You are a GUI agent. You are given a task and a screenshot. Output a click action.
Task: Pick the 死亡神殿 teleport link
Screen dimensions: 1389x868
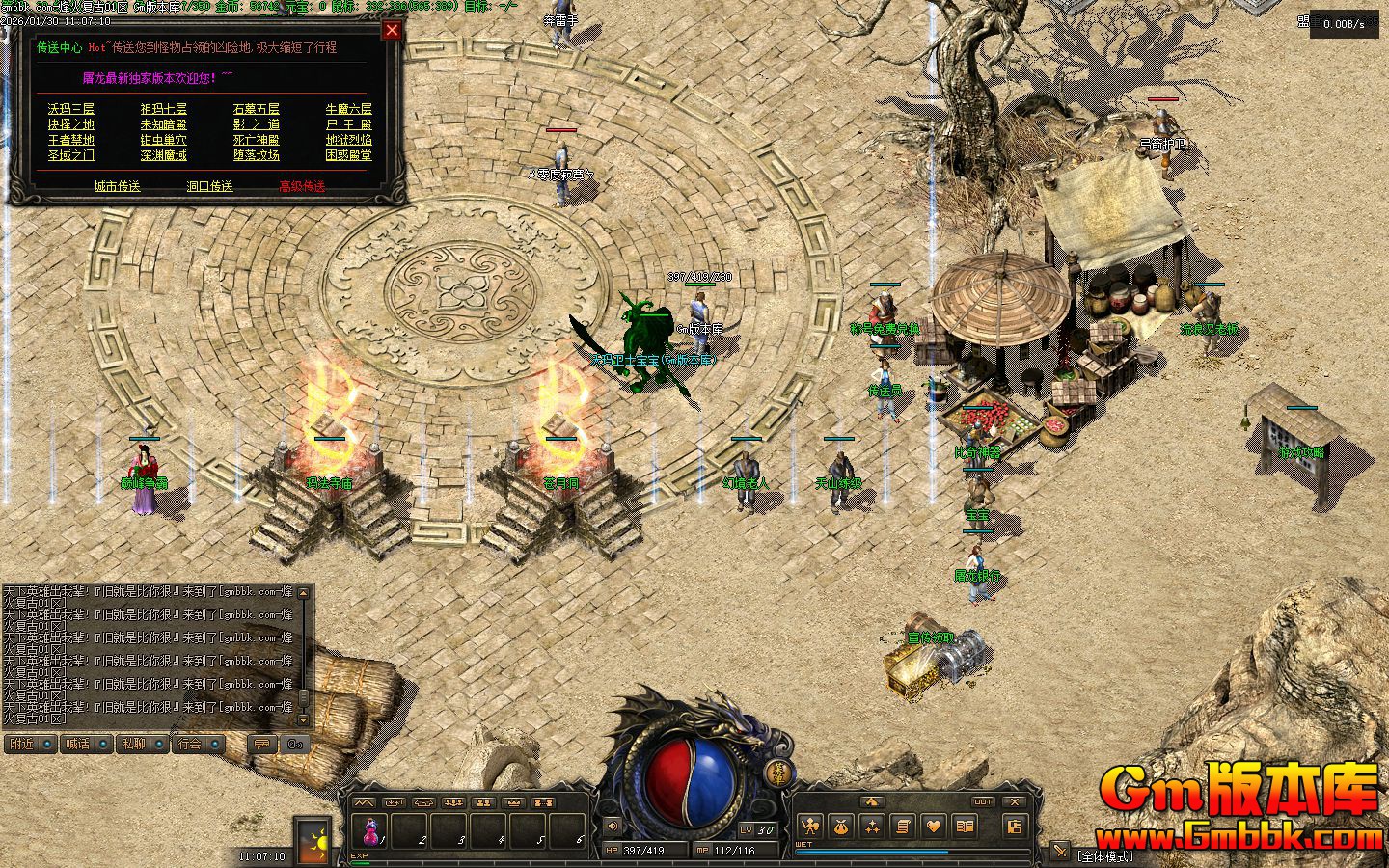point(257,140)
